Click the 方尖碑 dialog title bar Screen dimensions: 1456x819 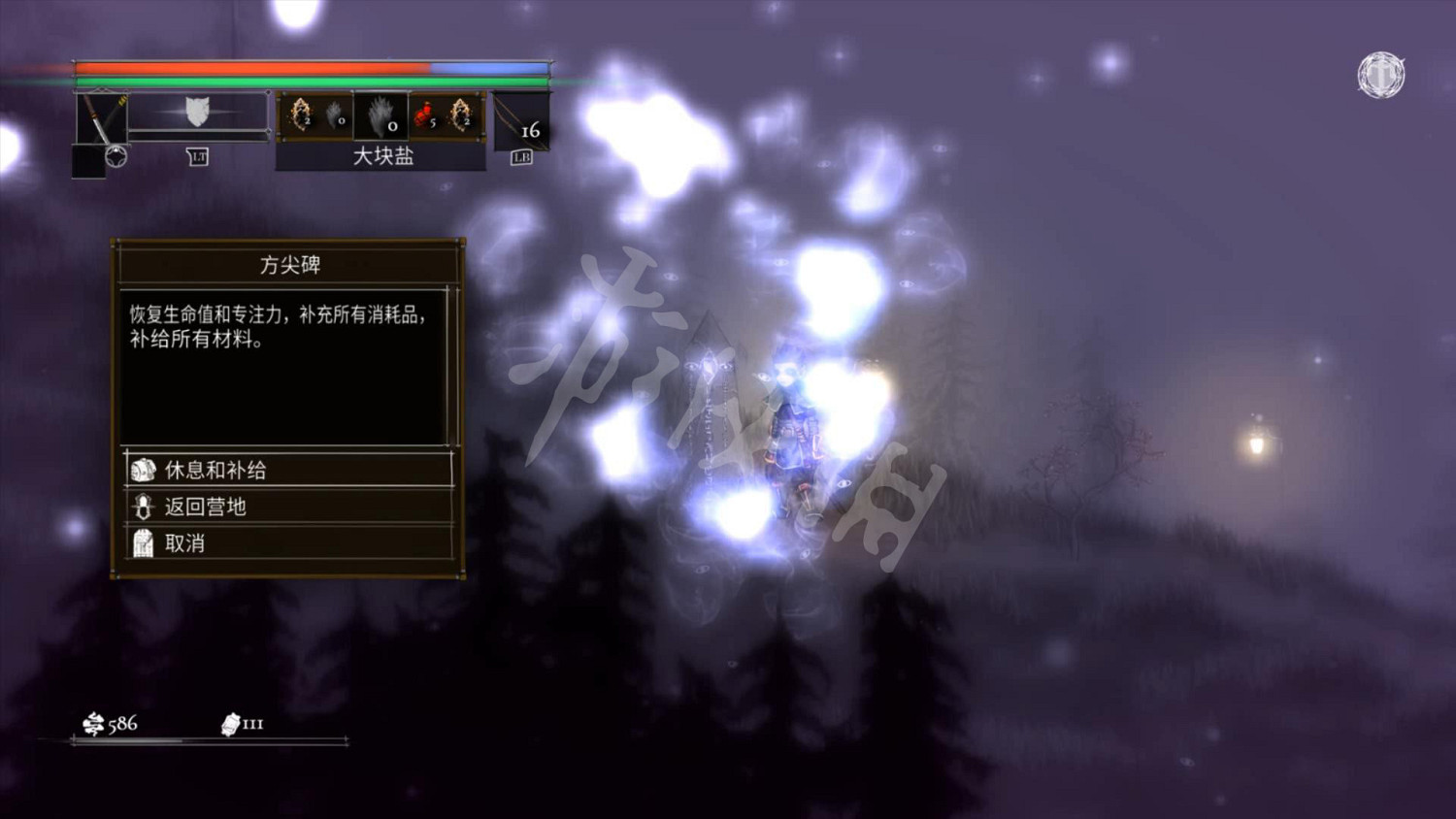(290, 262)
